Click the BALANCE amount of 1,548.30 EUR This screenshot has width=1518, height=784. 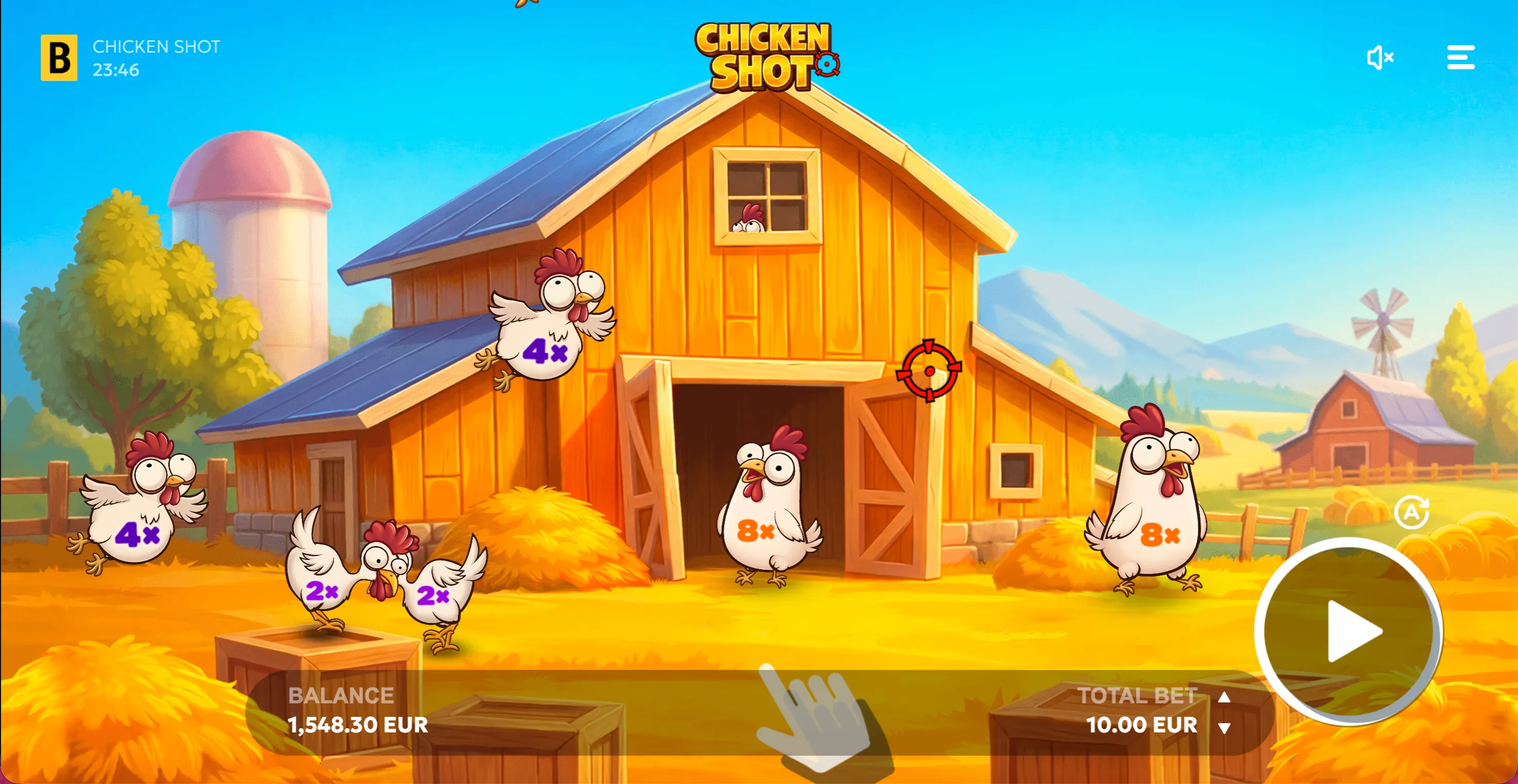tap(358, 725)
